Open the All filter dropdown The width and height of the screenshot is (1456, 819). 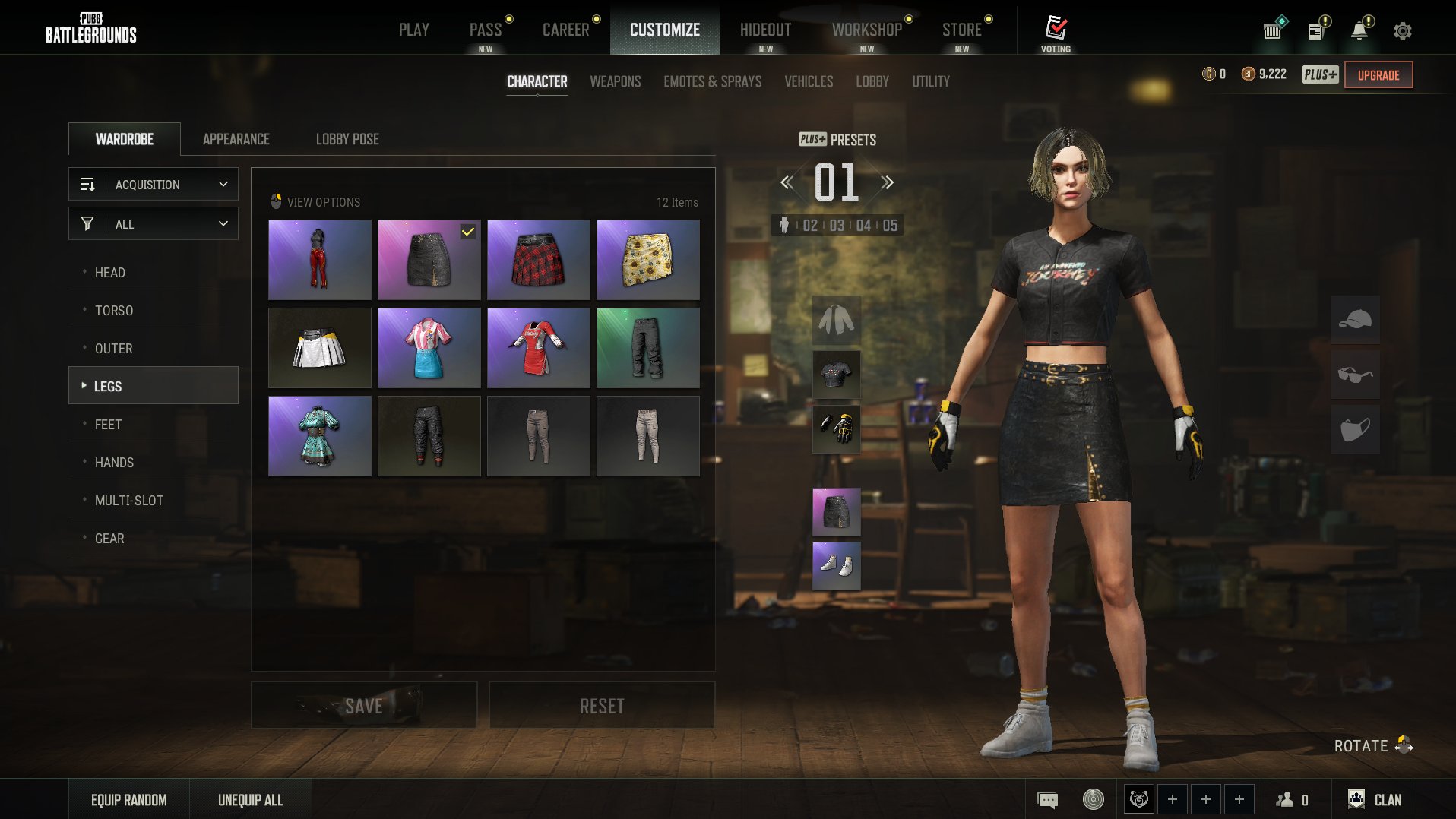click(x=154, y=224)
